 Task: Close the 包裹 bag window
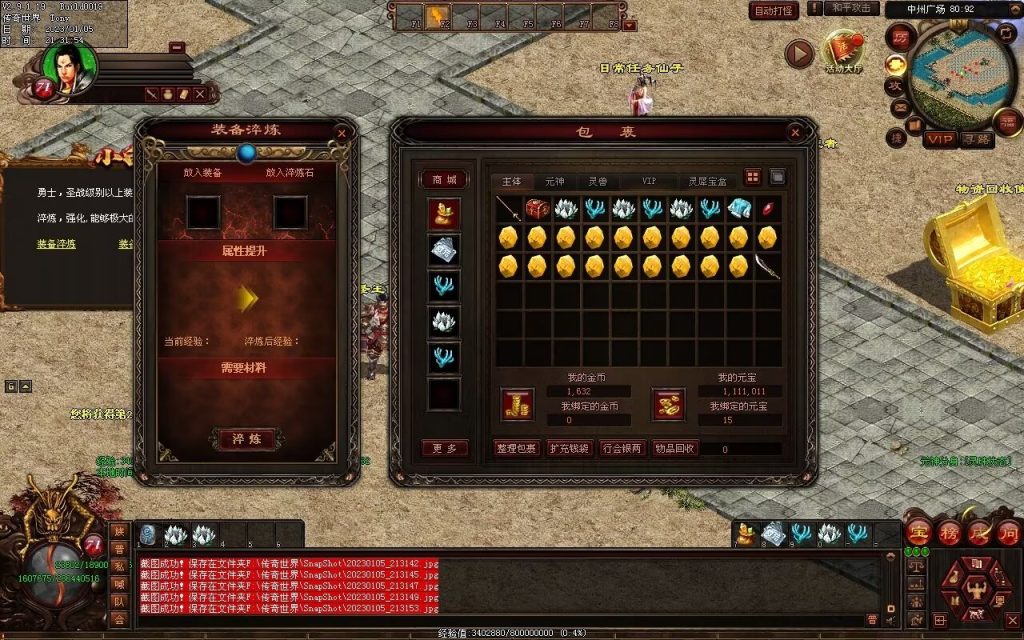pos(795,132)
